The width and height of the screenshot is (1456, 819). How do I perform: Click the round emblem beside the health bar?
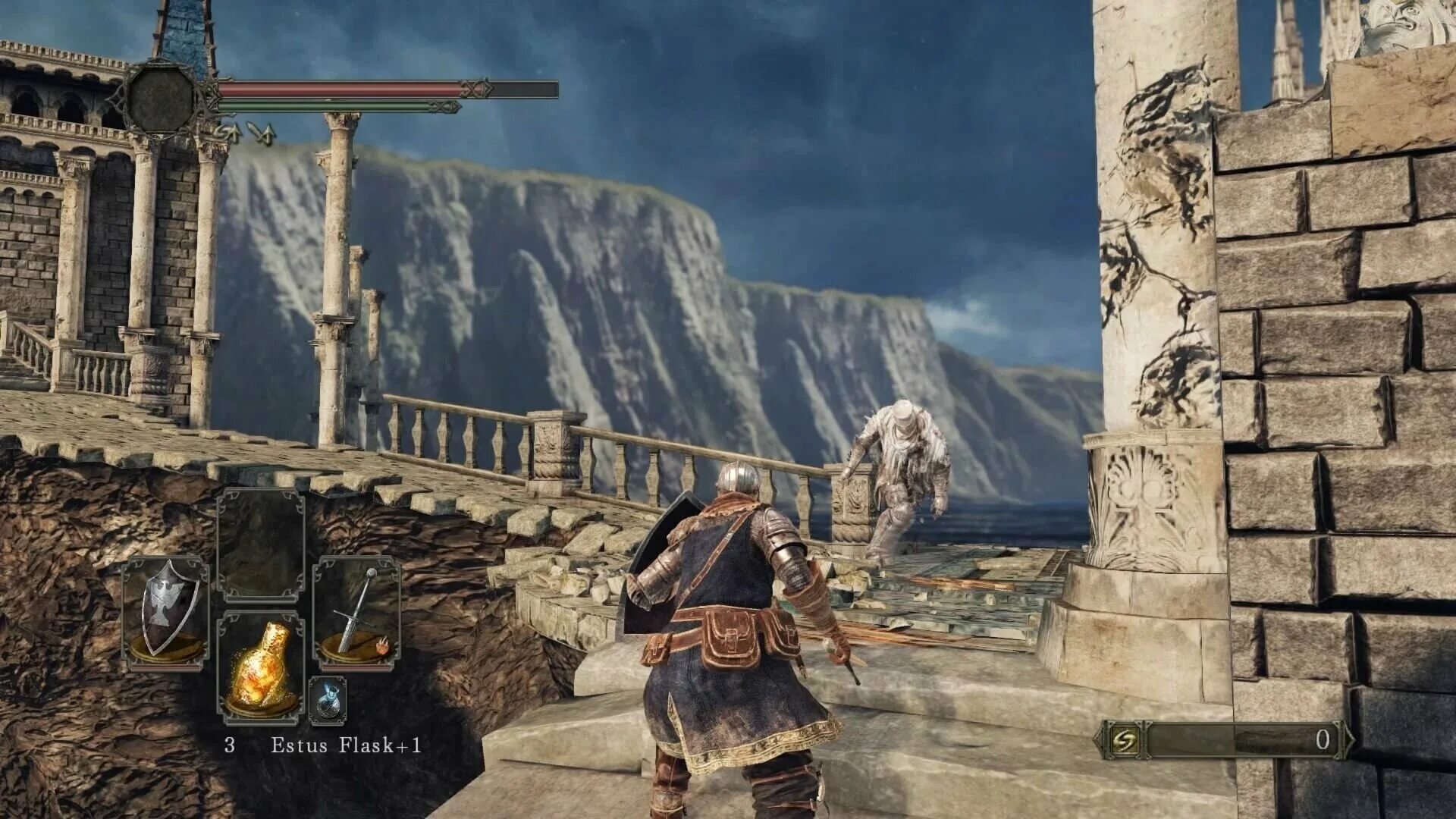click(x=161, y=98)
